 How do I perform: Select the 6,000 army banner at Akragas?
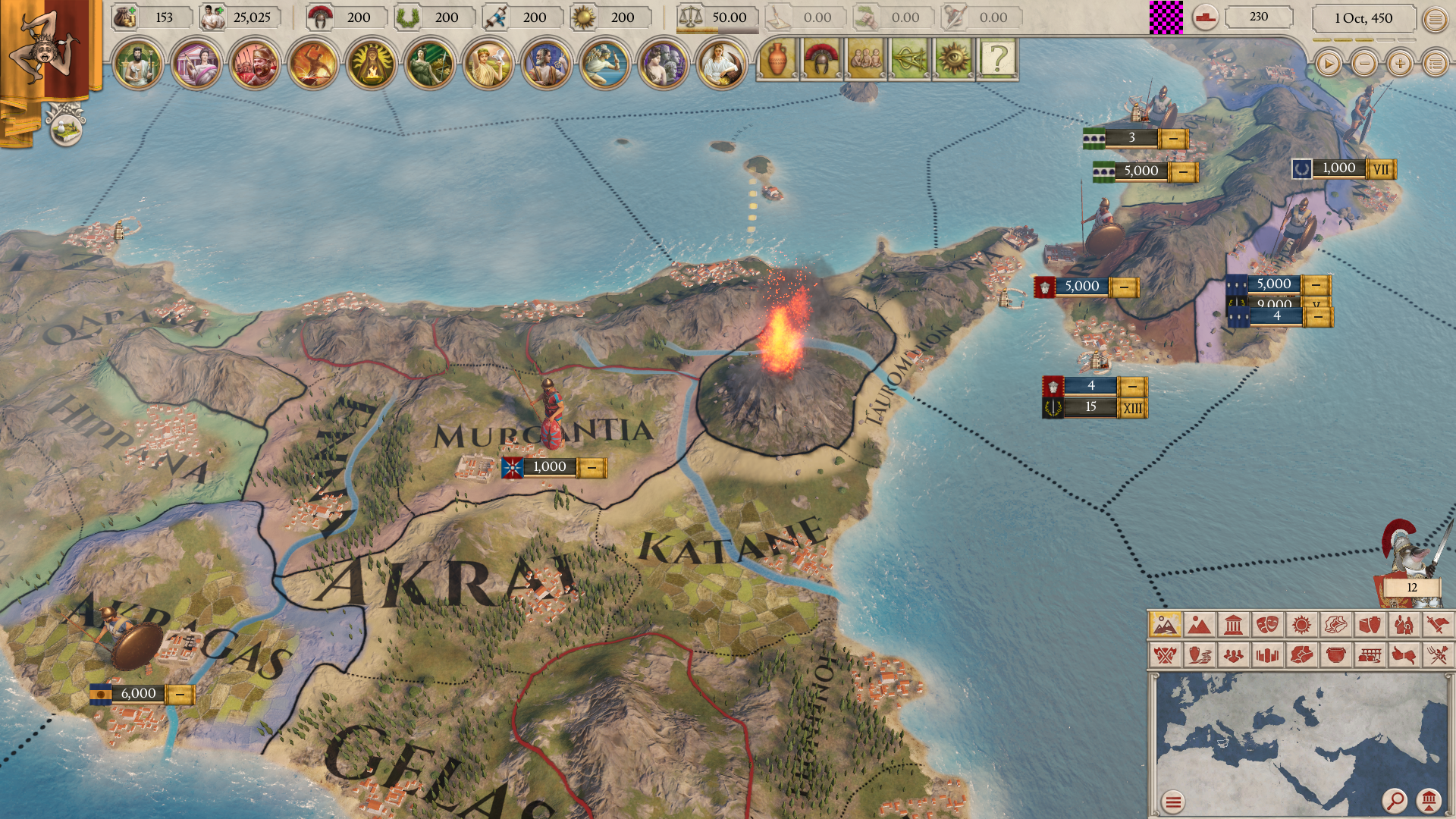(139, 693)
